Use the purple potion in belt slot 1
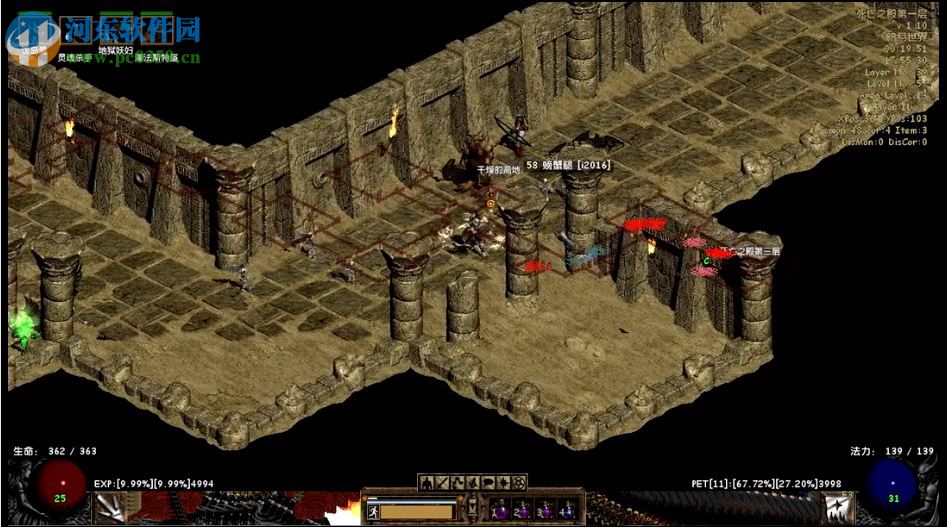 (500, 511)
